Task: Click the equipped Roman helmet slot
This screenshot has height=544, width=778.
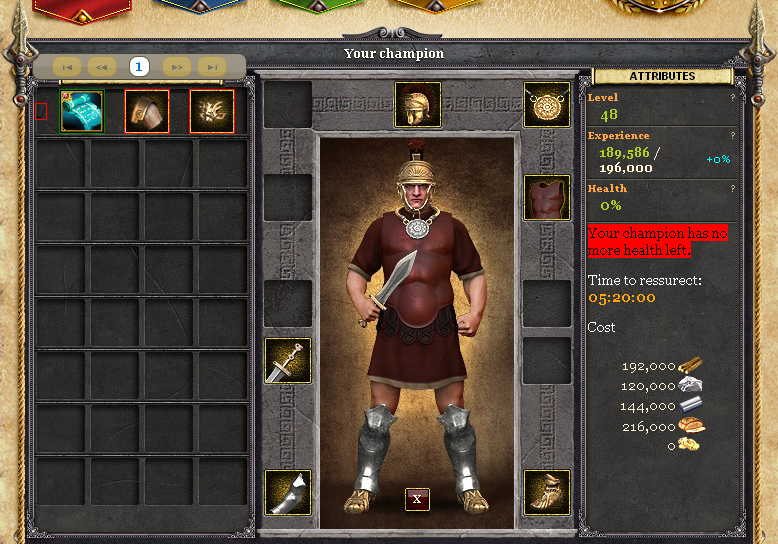Action: (x=418, y=105)
